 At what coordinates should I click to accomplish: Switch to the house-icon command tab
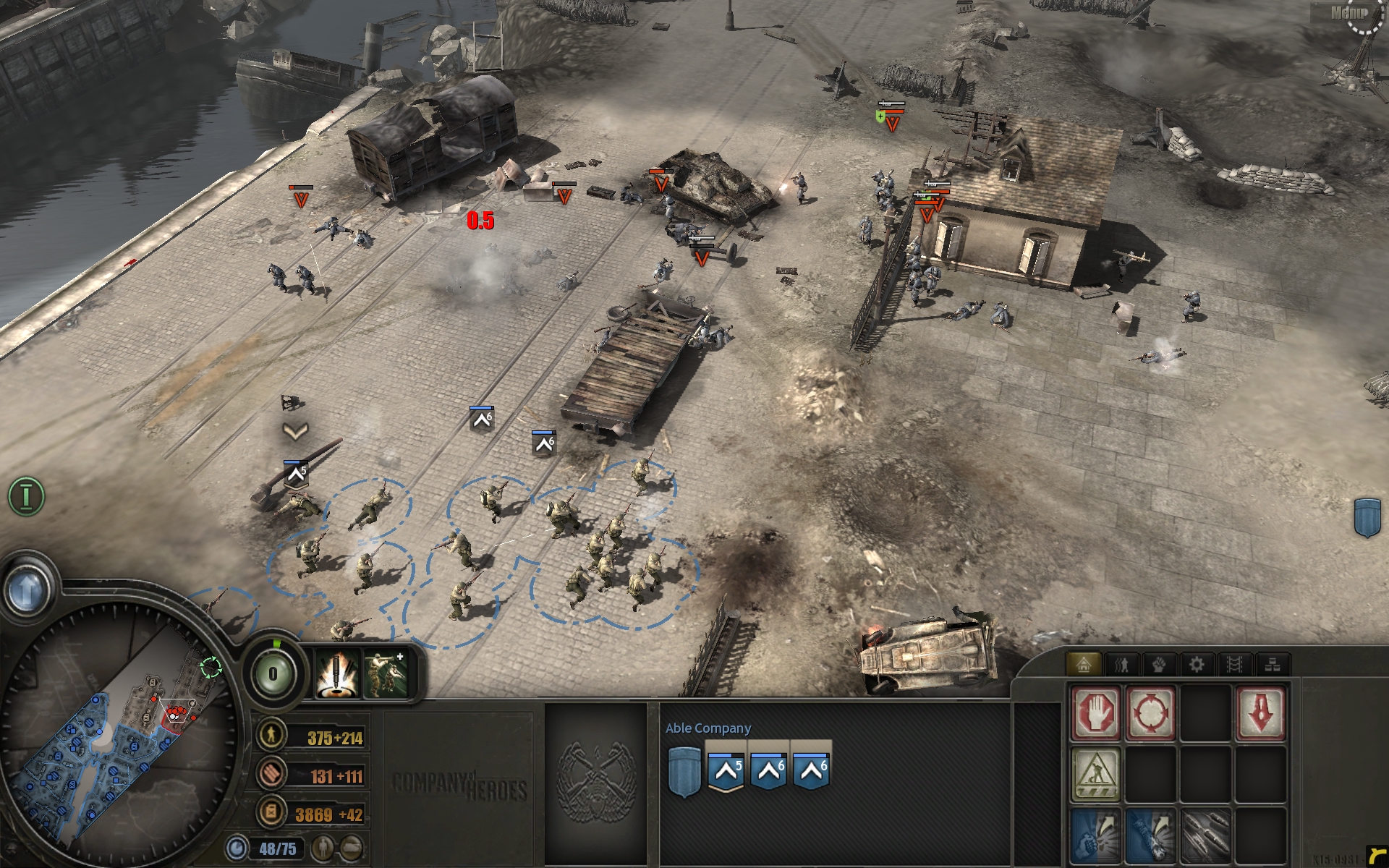click(1083, 664)
